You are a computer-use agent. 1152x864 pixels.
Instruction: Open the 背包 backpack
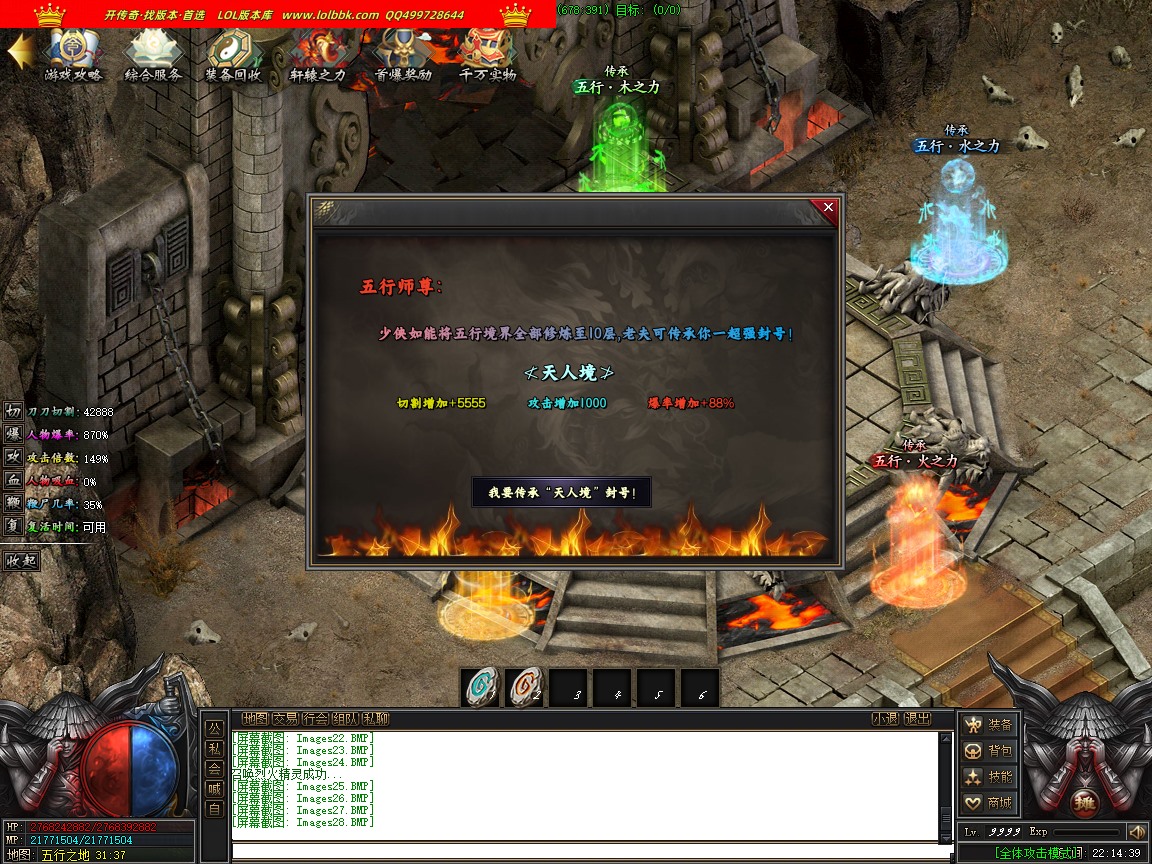pos(989,750)
